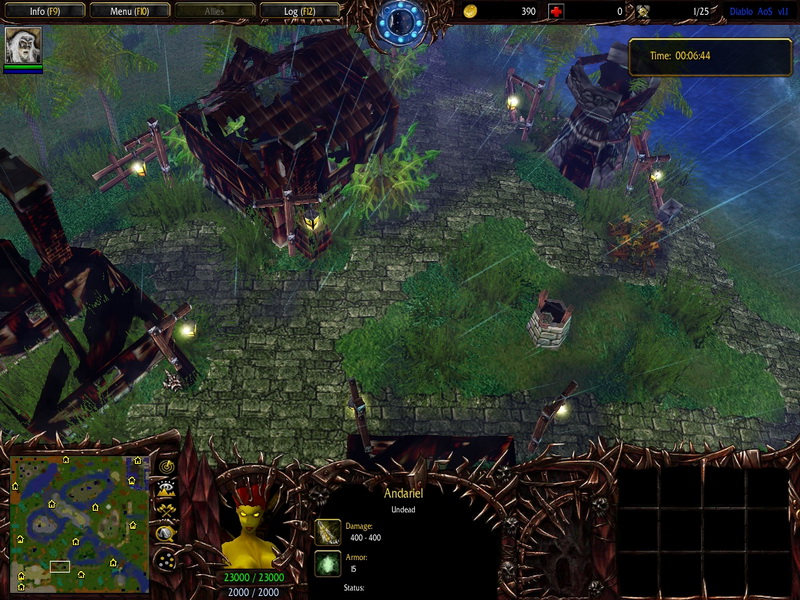Screen dimensions: 800x600
Task: Toggle minimap terrain display
Action: 166,489
